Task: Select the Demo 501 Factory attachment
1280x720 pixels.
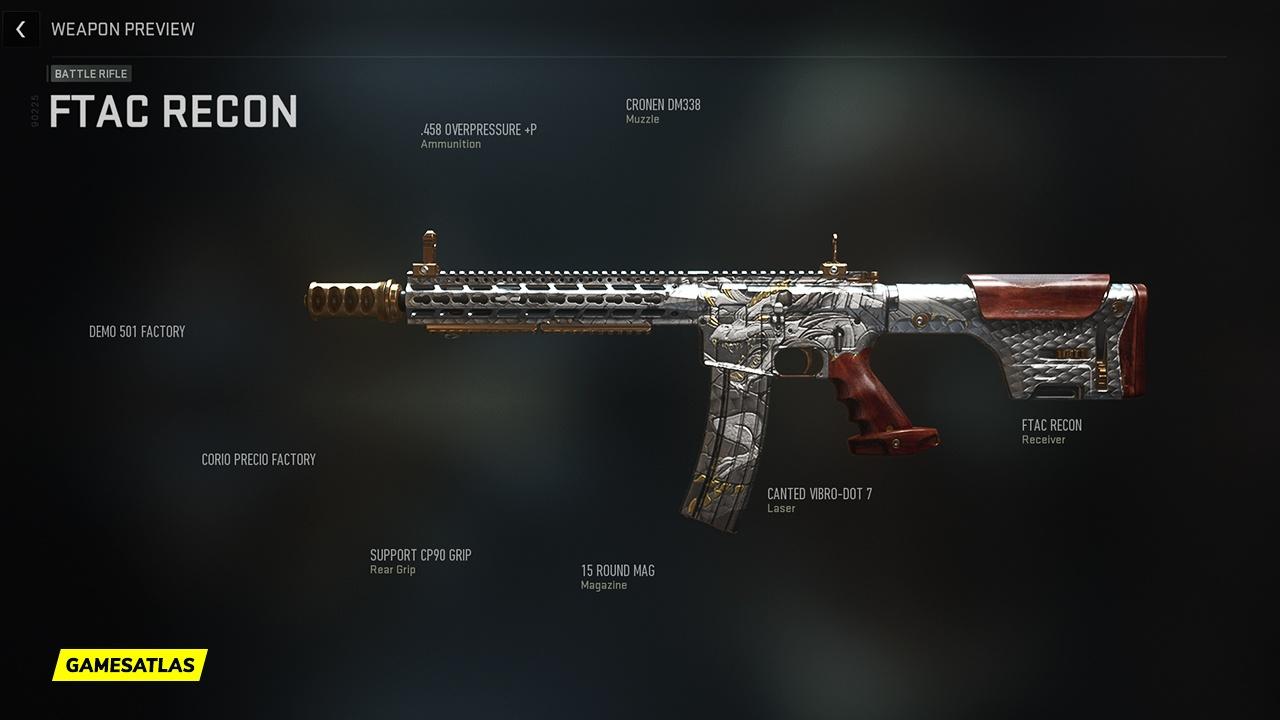Action: [x=137, y=332]
